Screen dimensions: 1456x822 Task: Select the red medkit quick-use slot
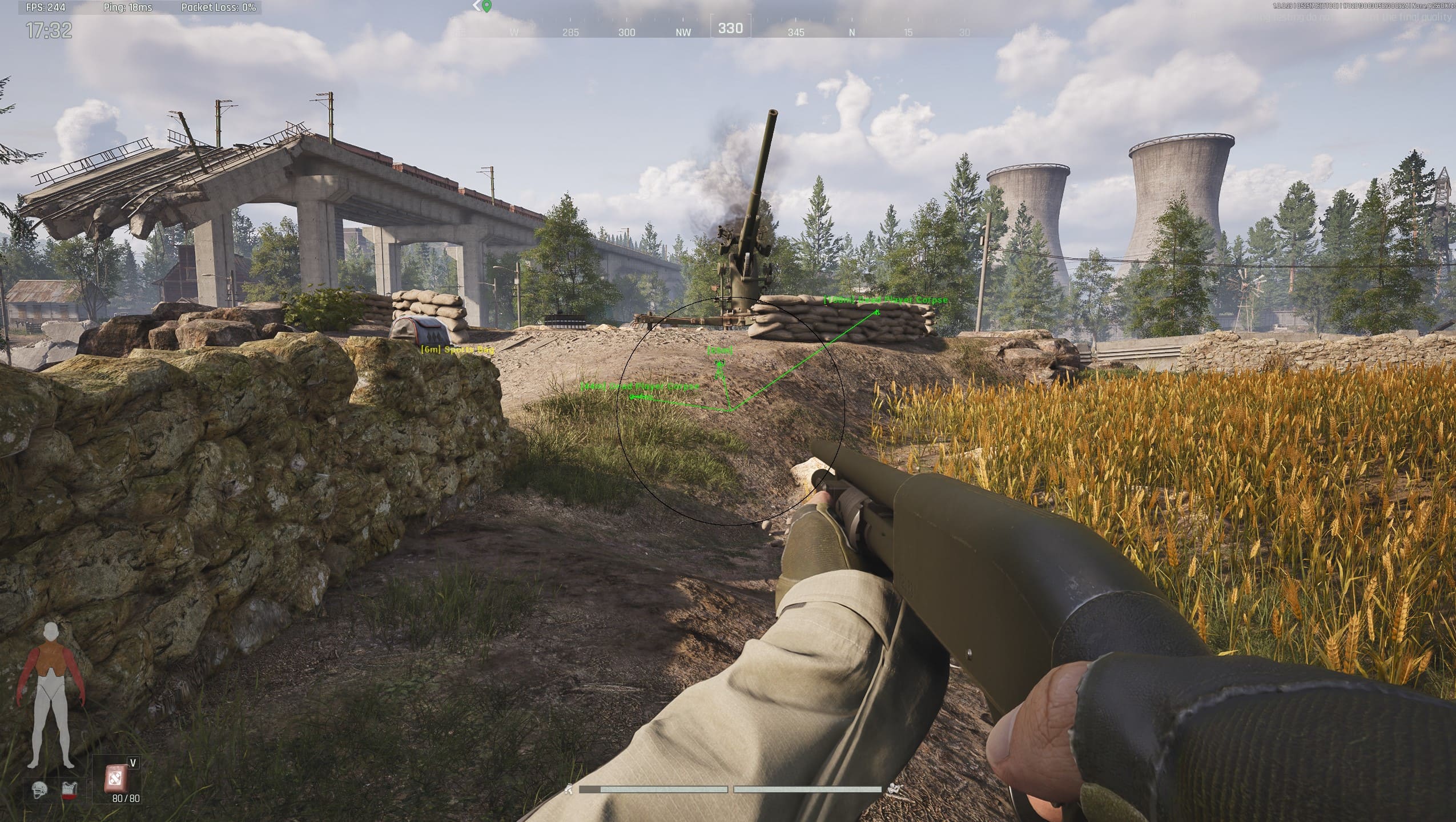116,778
